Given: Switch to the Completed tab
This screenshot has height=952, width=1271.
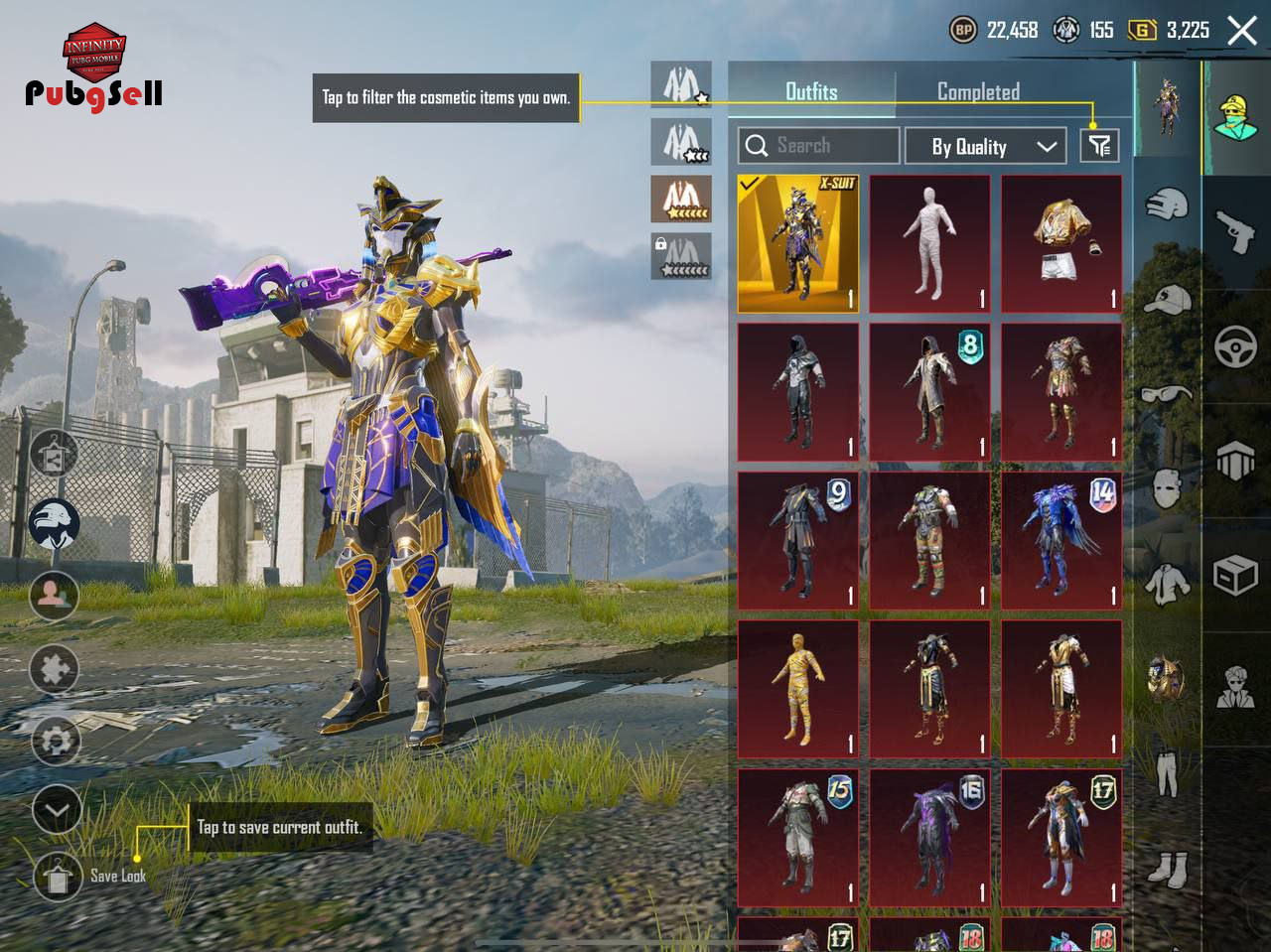Looking at the screenshot, I should point(978,92).
